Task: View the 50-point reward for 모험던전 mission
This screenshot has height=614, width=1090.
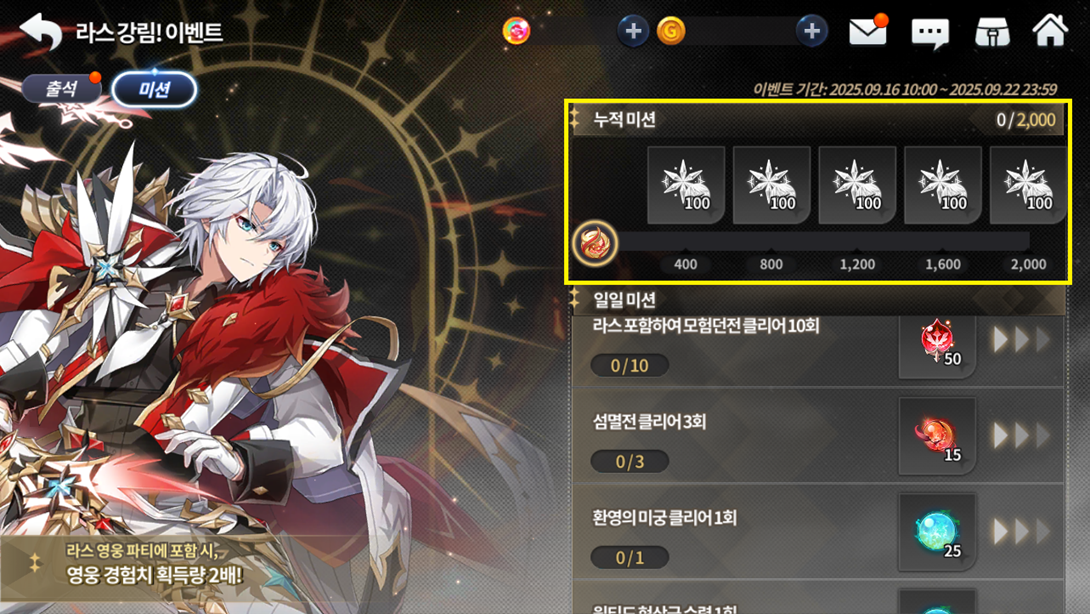Action: 937,342
